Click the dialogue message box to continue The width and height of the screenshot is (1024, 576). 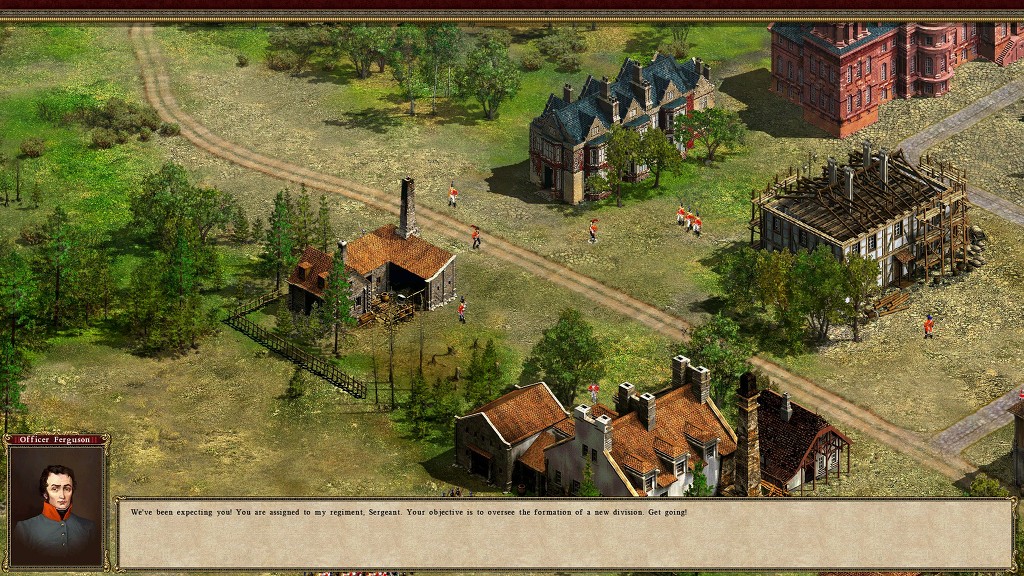click(565, 533)
